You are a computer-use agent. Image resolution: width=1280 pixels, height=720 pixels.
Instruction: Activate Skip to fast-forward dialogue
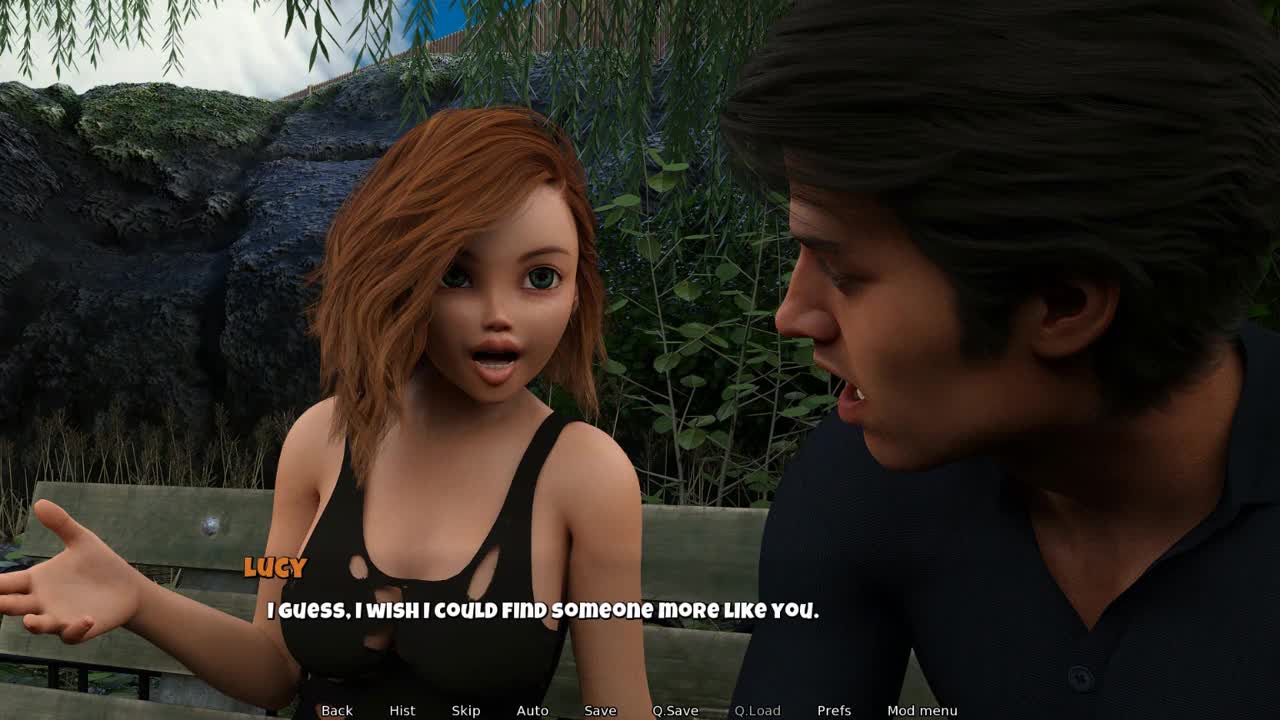(x=466, y=710)
